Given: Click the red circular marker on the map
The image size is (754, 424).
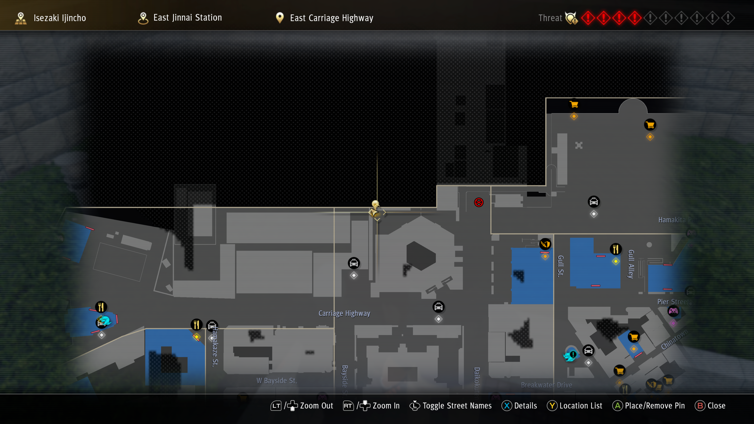Looking at the screenshot, I should [x=479, y=202].
